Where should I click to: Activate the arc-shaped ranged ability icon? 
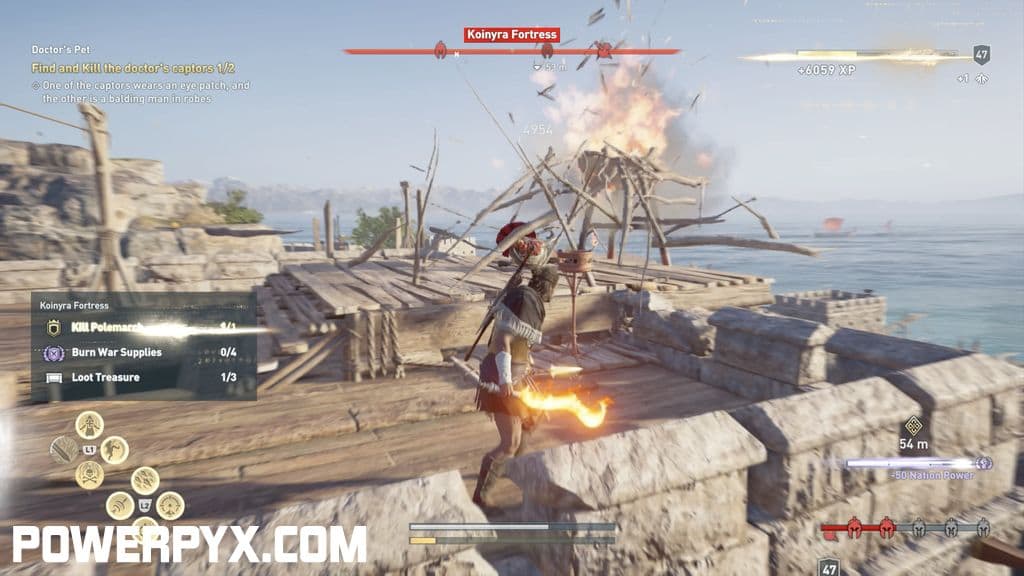tap(169, 505)
